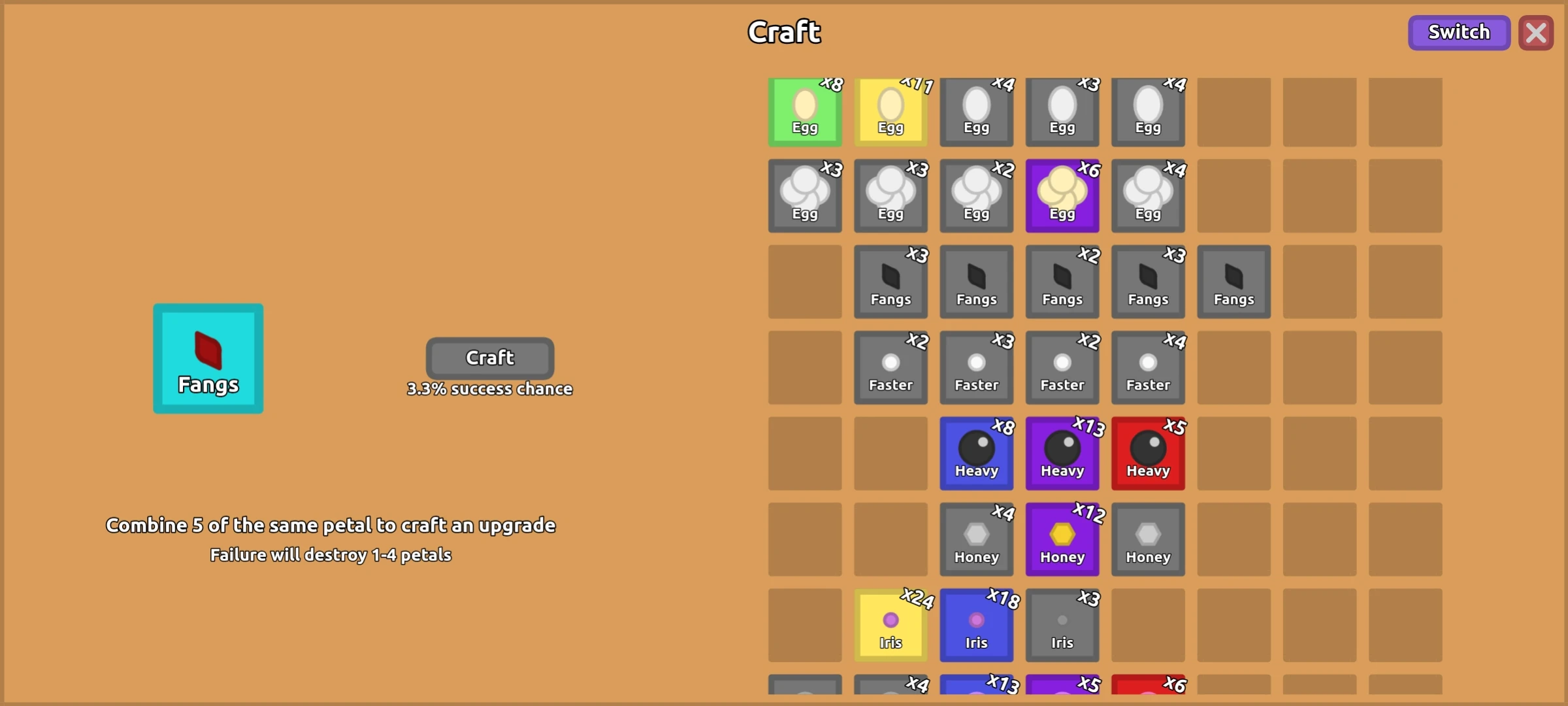Select the green Egg petal
This screenshot has height=706, width=1568.
[x=804, y=111]
